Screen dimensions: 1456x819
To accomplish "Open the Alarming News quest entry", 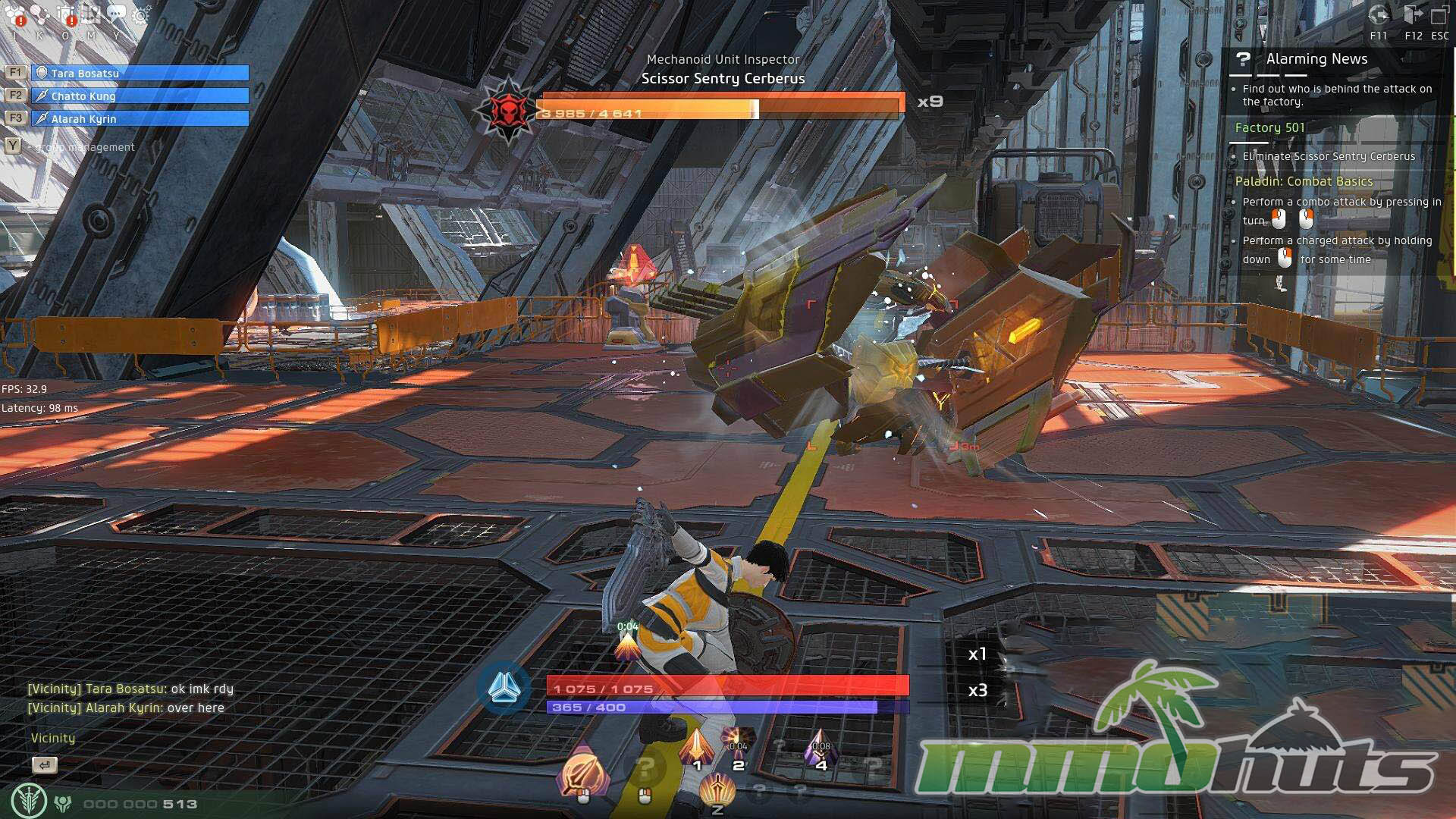I will tap(1316, 59).
